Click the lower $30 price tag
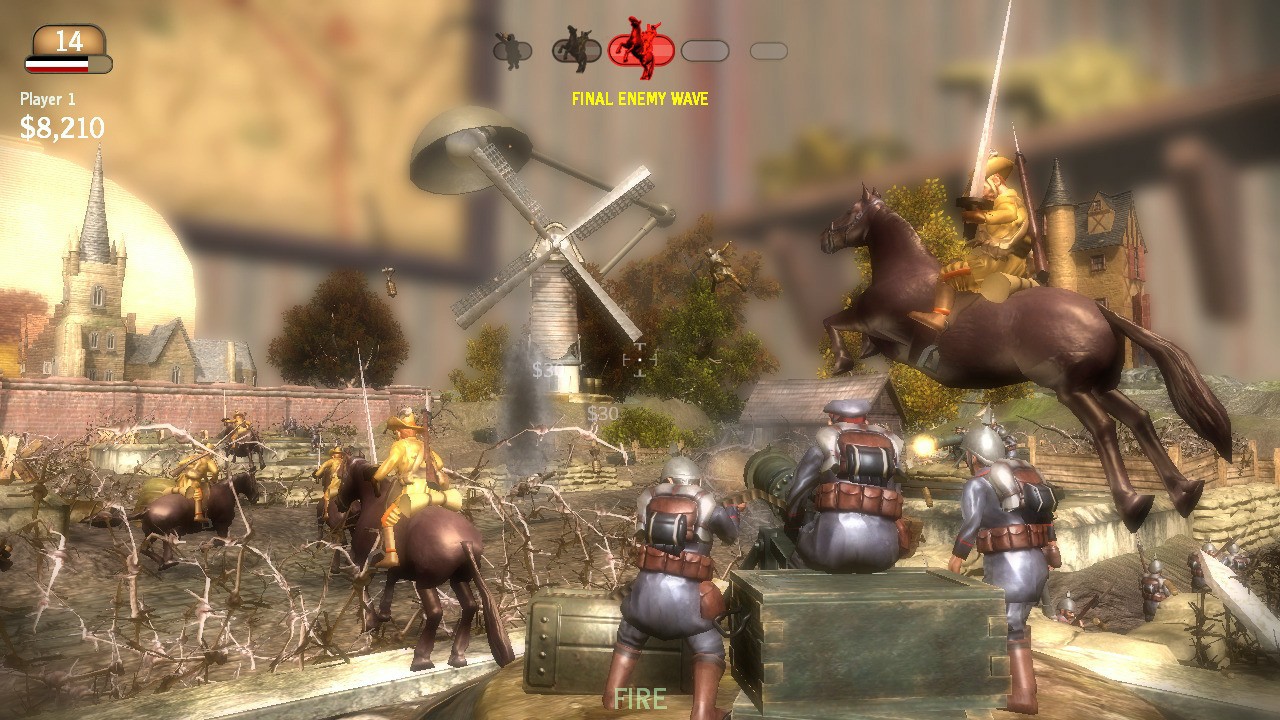The image size is (1280, 720). tap(603, 413)
